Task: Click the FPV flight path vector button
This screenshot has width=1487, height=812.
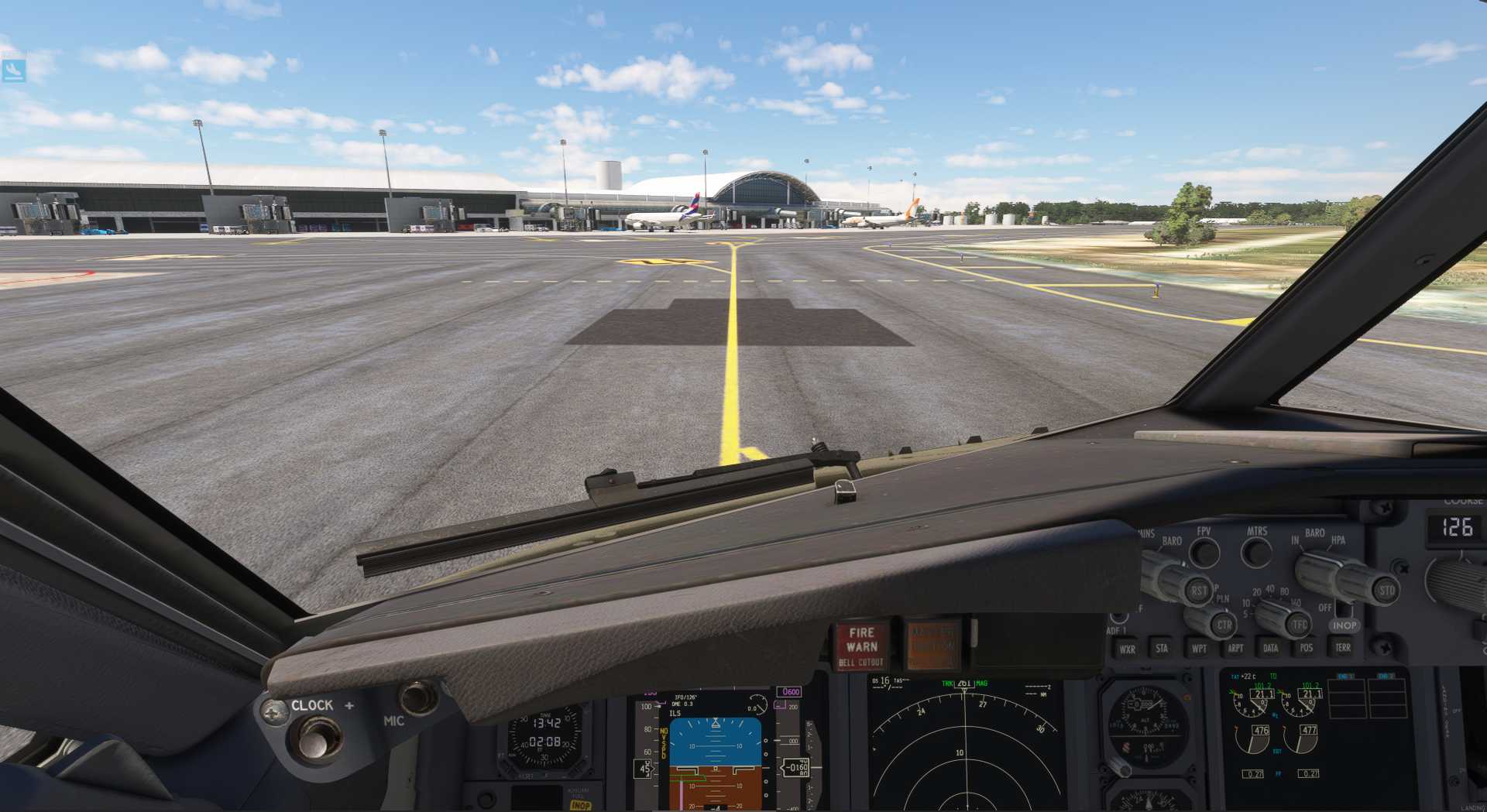Action: pyautogui.click(x=1204, y=552)
